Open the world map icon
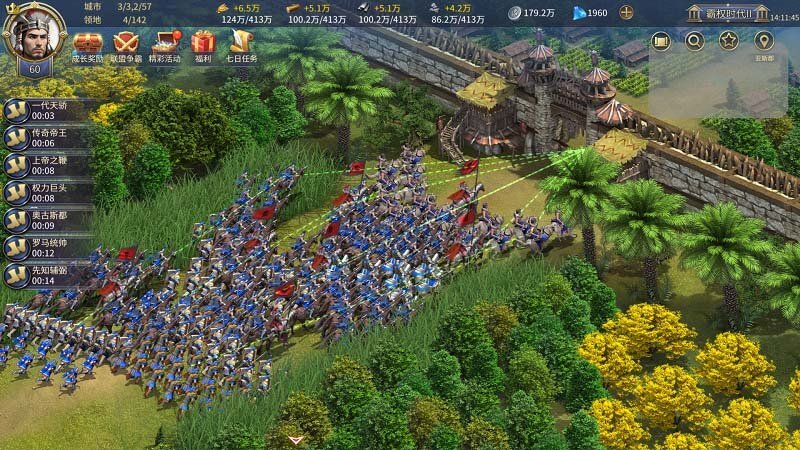Viewport: 800px width, 450px height. point(660,41)
